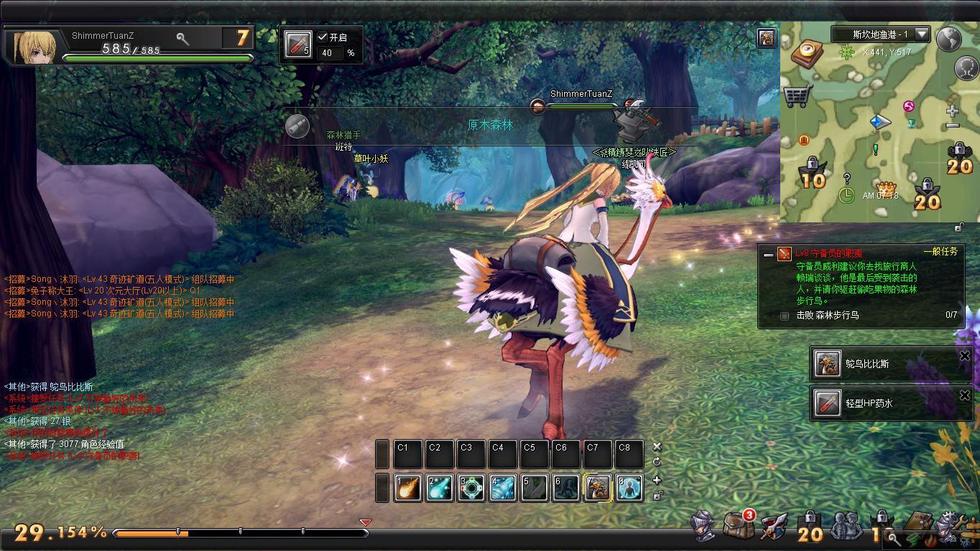Open the channel dropdown on the minimap
980x551 pixels.
tap(921, 35)
